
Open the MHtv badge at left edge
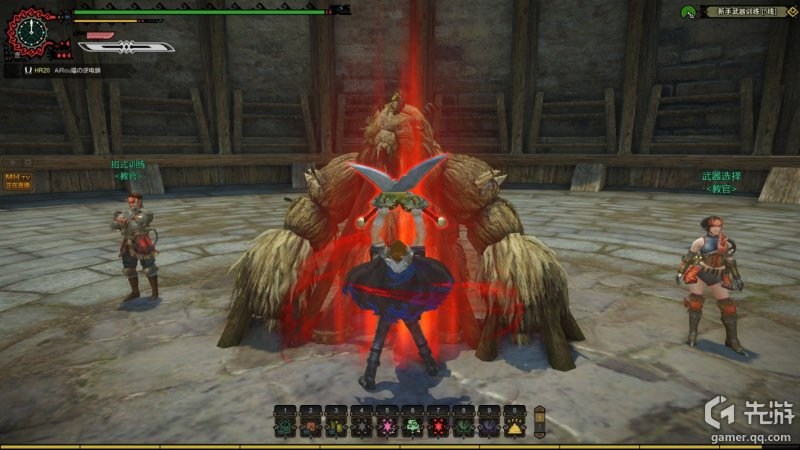point(18,180)
